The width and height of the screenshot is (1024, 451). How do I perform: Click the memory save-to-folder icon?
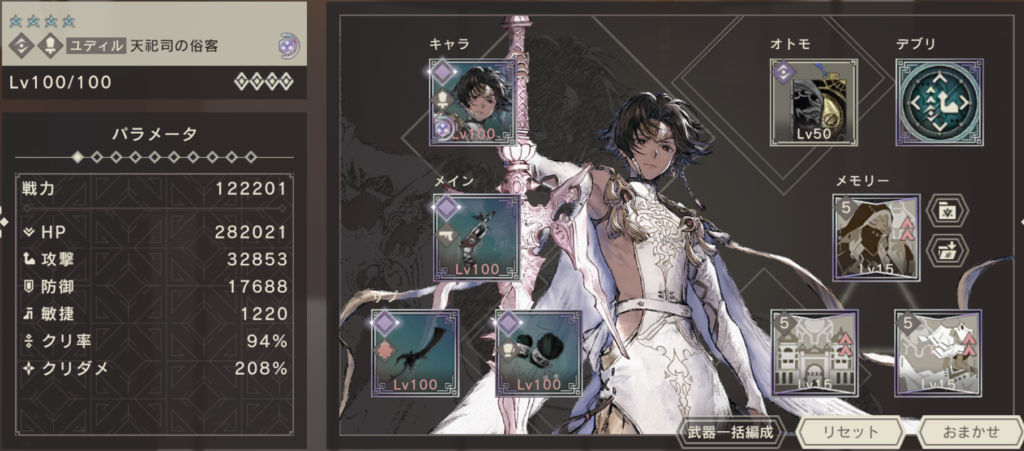click(x=946, y=250)
